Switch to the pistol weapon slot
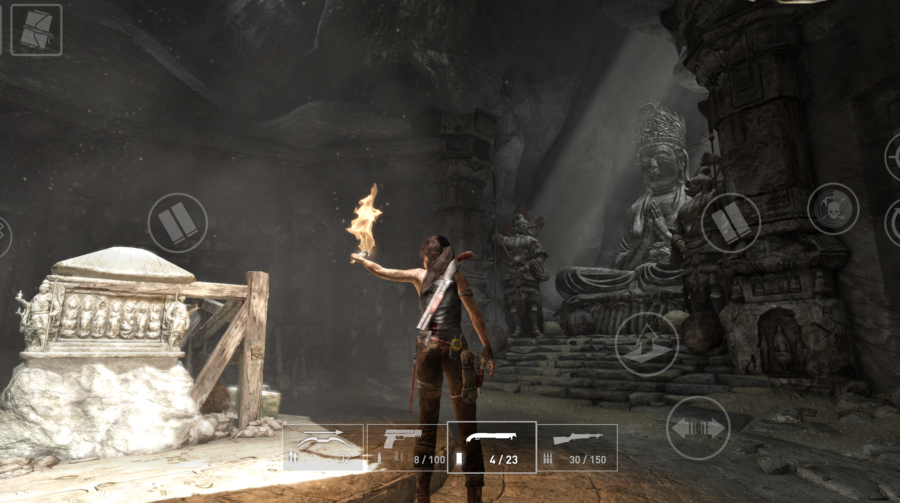 (406, 447)
